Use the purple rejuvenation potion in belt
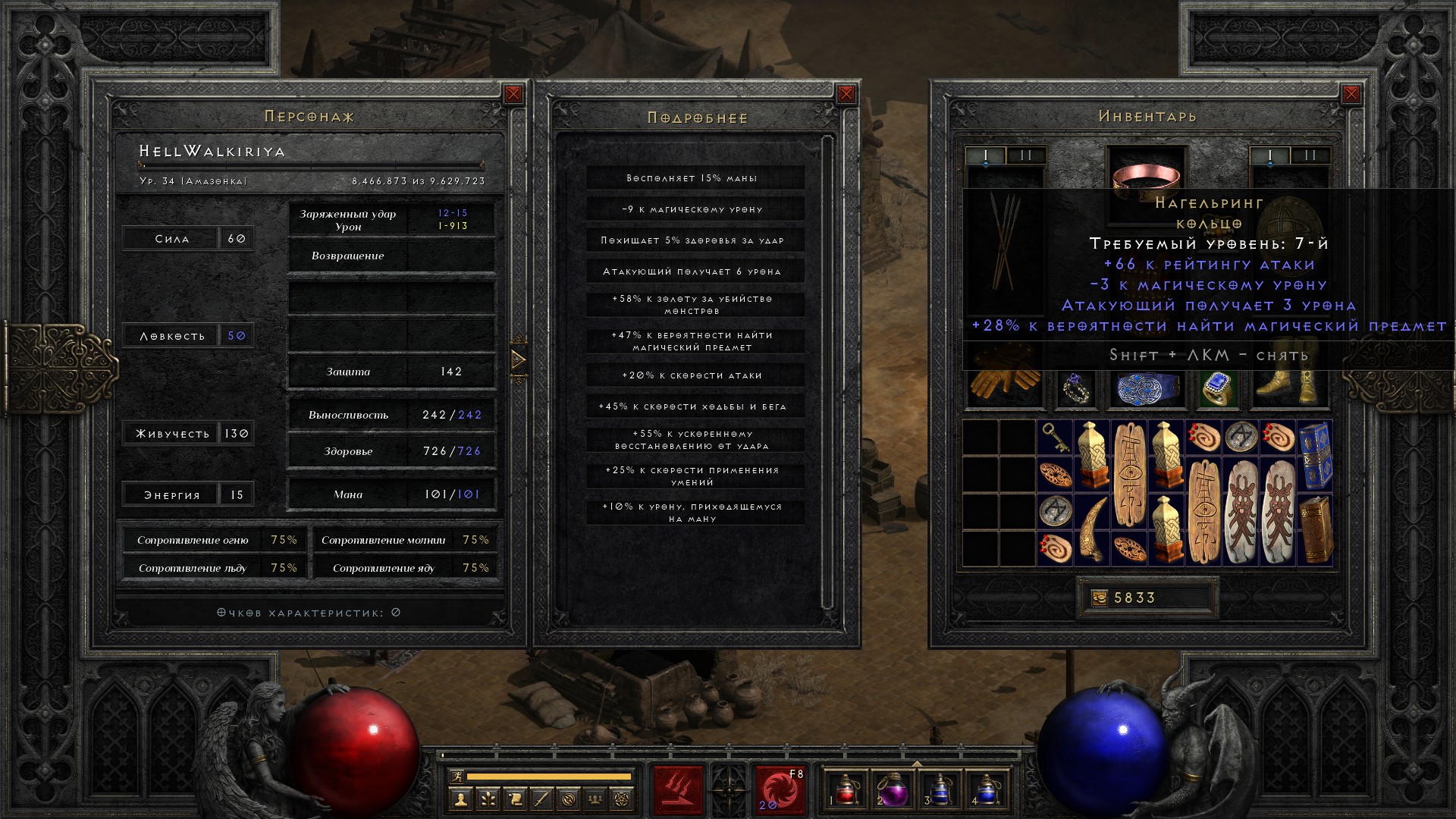 pos(892,790)
